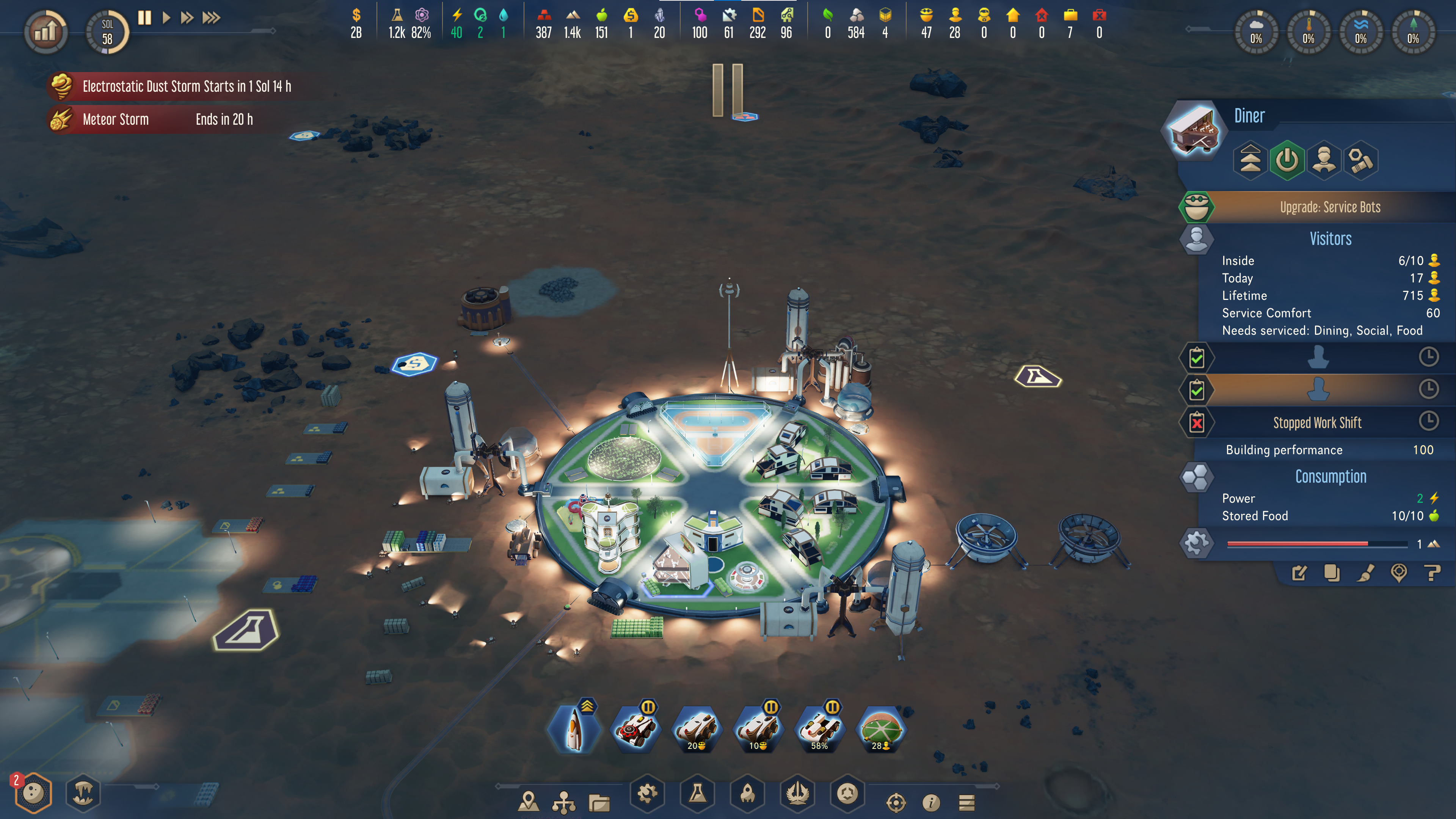Select the rocket in the bottom unit bar
Viewport: 1456px width, 819px height.
coord(574,730)
